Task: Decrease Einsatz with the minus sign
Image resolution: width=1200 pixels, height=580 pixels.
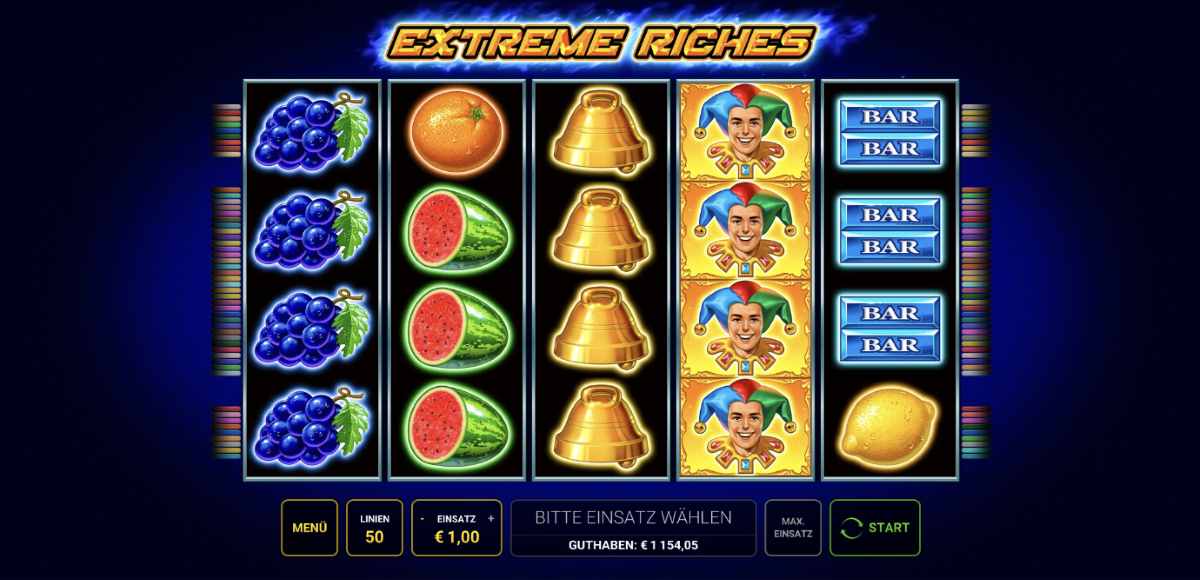Action: tap(423, 519)
